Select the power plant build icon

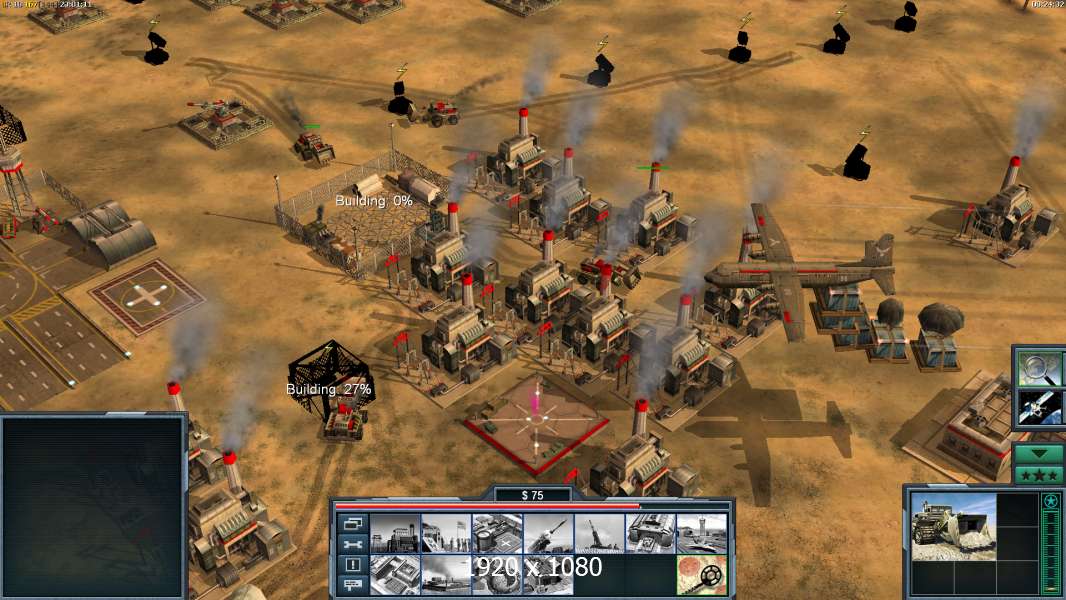point(394,534)
